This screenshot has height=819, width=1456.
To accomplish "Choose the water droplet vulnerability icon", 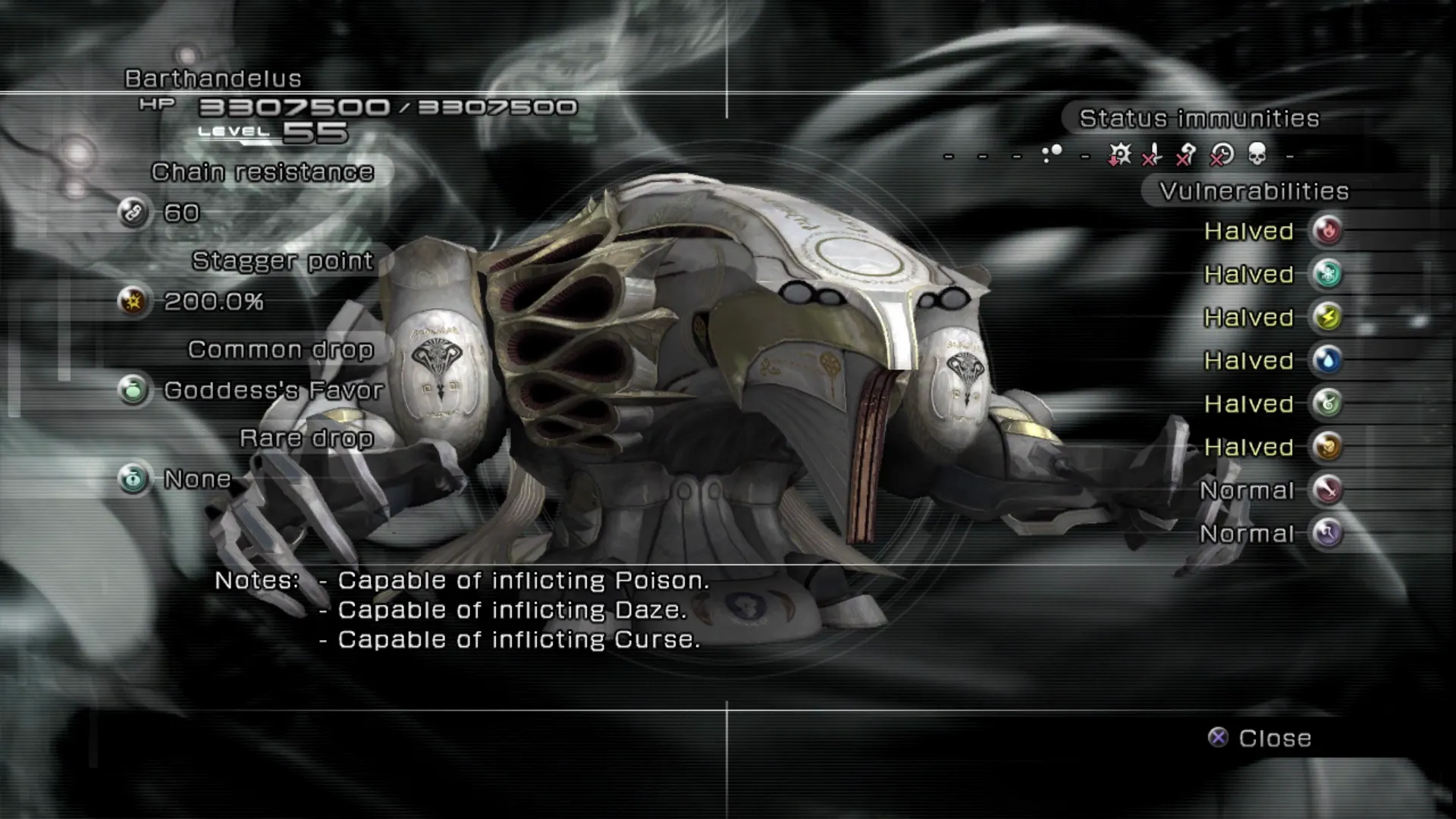I will click(x=1327, y=360).
